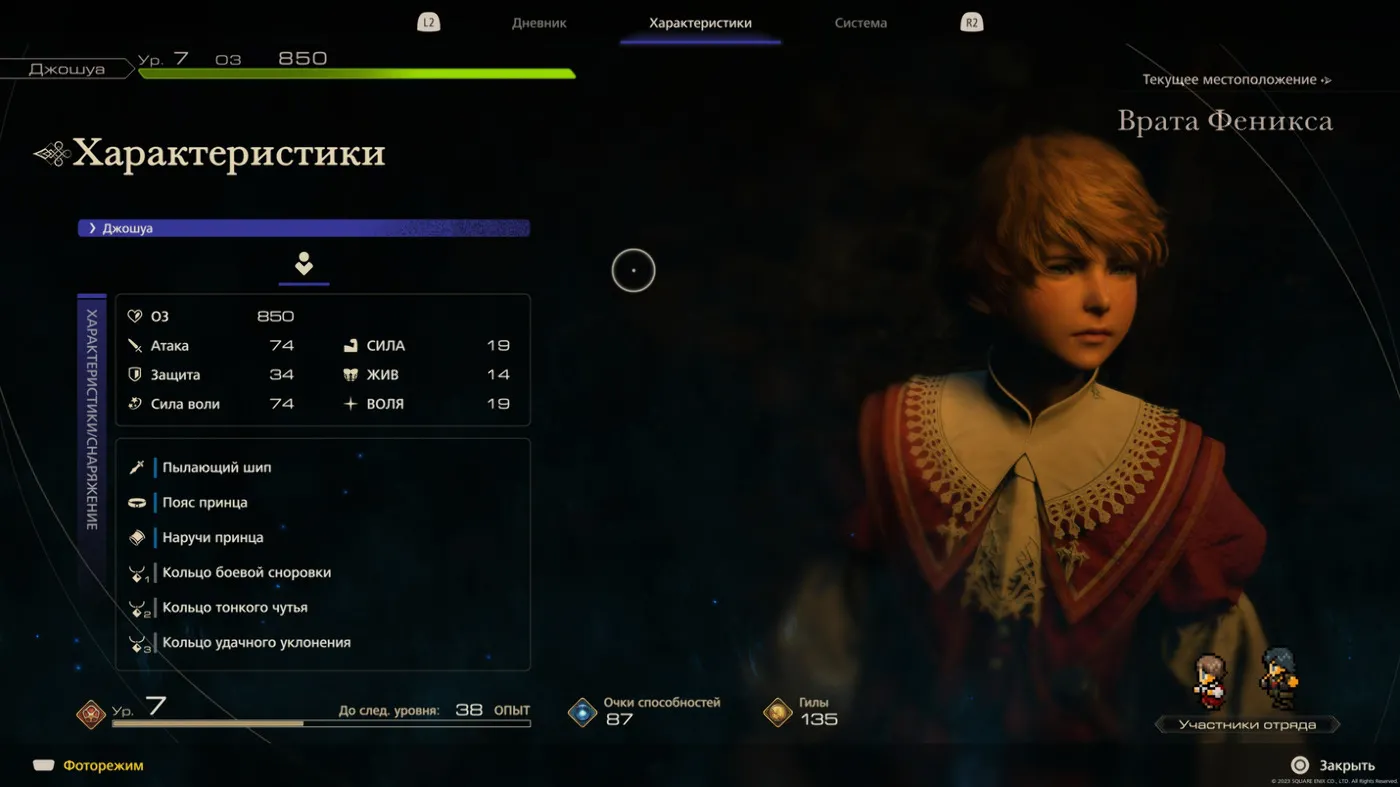
Task: Select the Джошуа character row
Action: (304, 228)
